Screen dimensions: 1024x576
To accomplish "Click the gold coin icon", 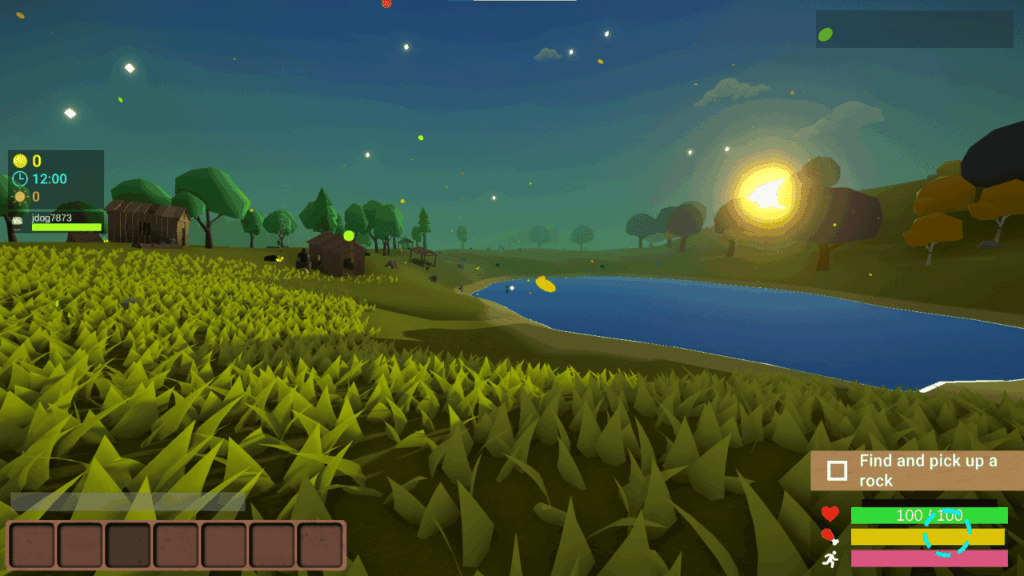I will [x=20, y=161].
